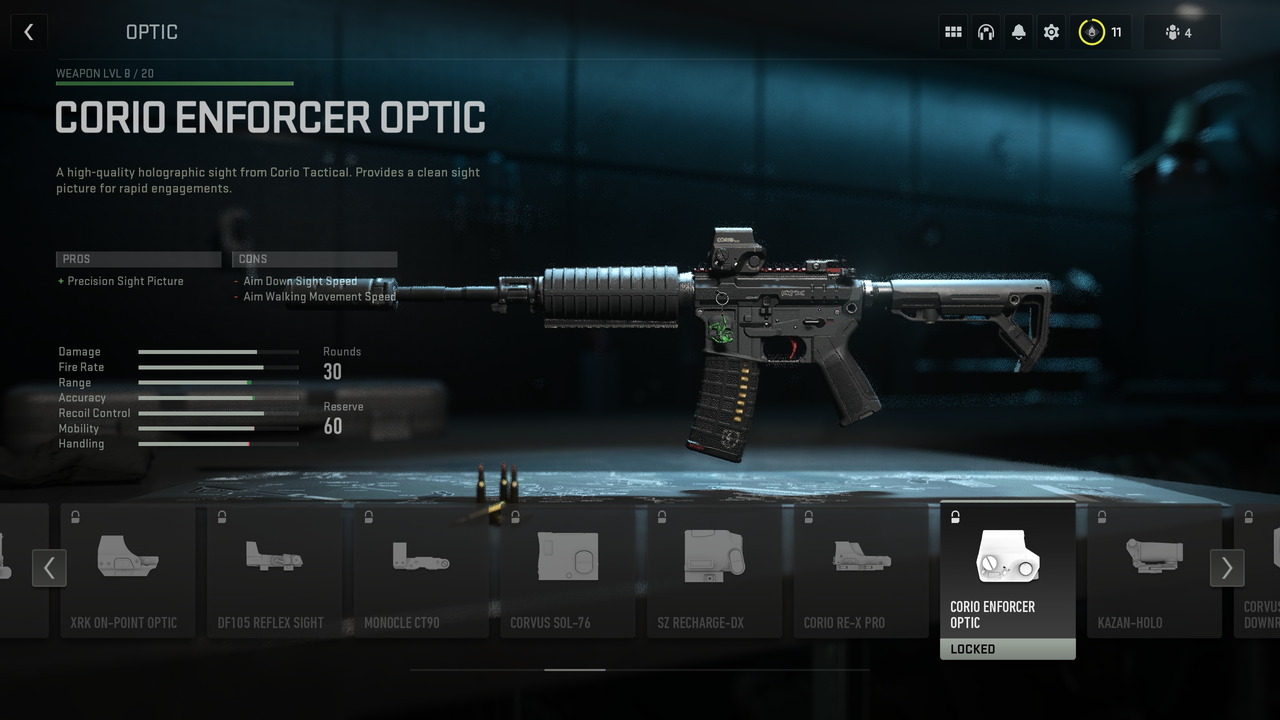Open the headset voice channel icon
Viewport: 1280px width, 720px height.
pyautogui.click(x=986, y=32)
